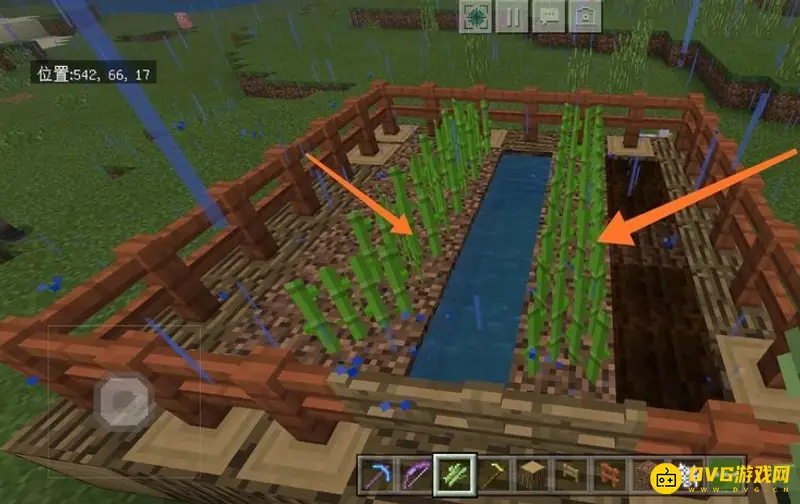Image resolution: width=800 pixels, height=504 pixels.
Task: Pause the game with the pause button
Action: [x=513, y=17]
